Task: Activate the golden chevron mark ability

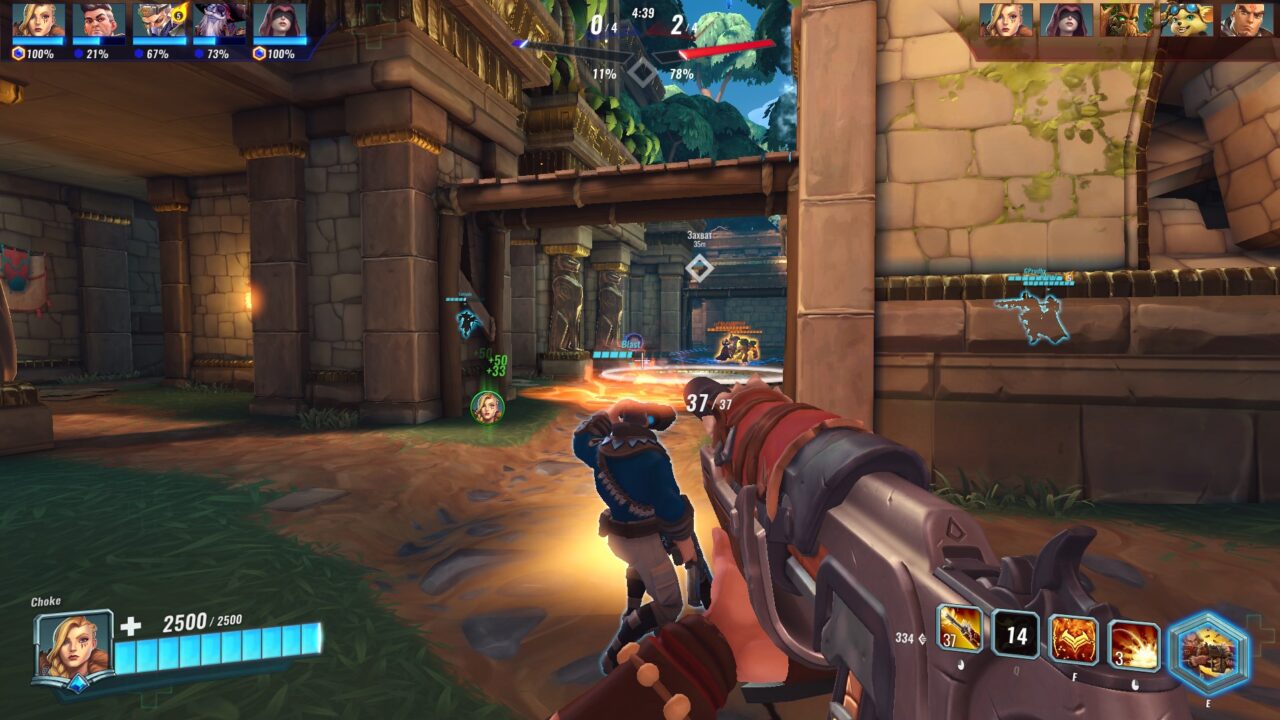Action: point(1074,640)
